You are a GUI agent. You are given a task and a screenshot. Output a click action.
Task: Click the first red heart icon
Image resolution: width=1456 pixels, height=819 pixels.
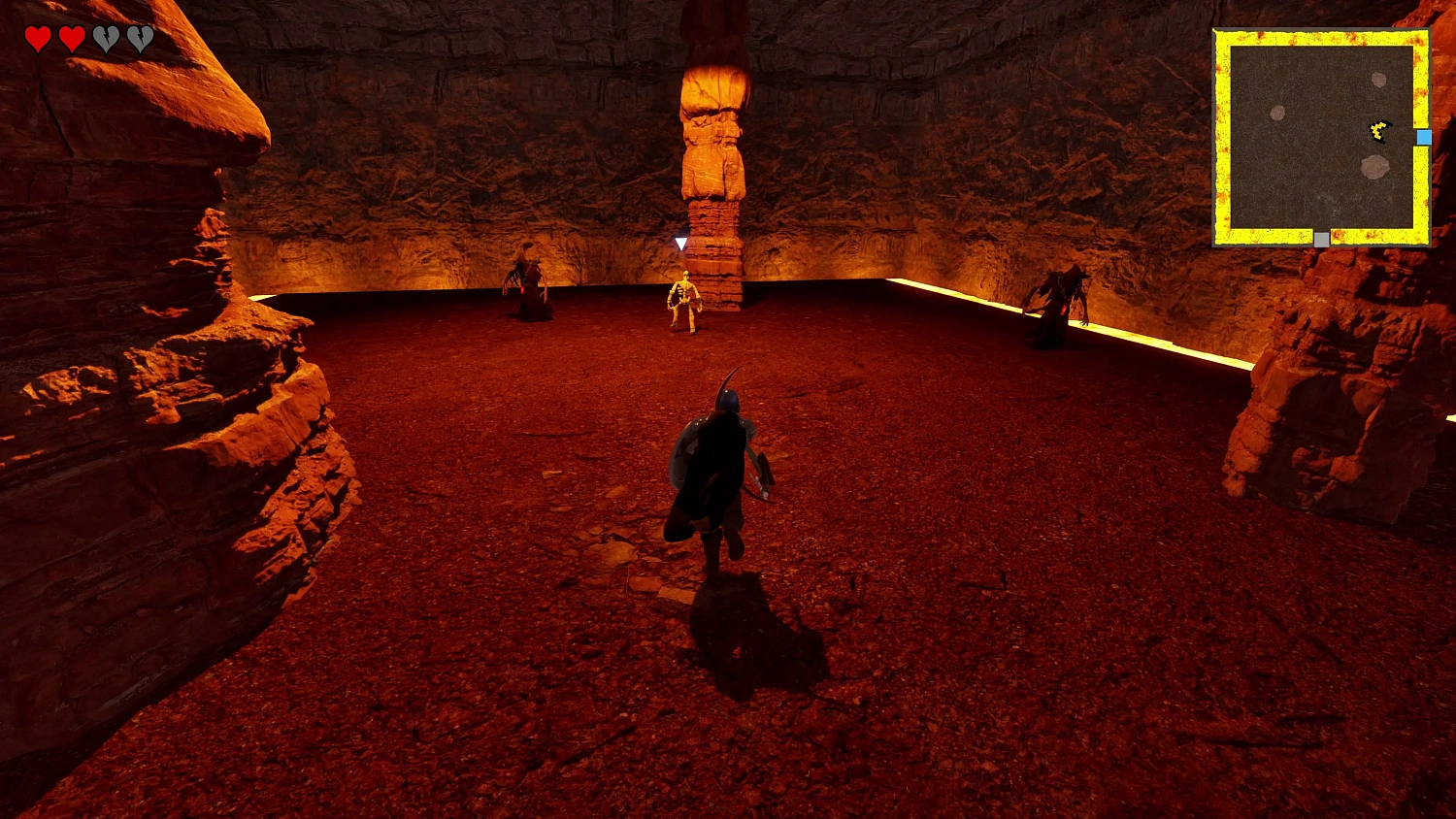tap(39, 39)
